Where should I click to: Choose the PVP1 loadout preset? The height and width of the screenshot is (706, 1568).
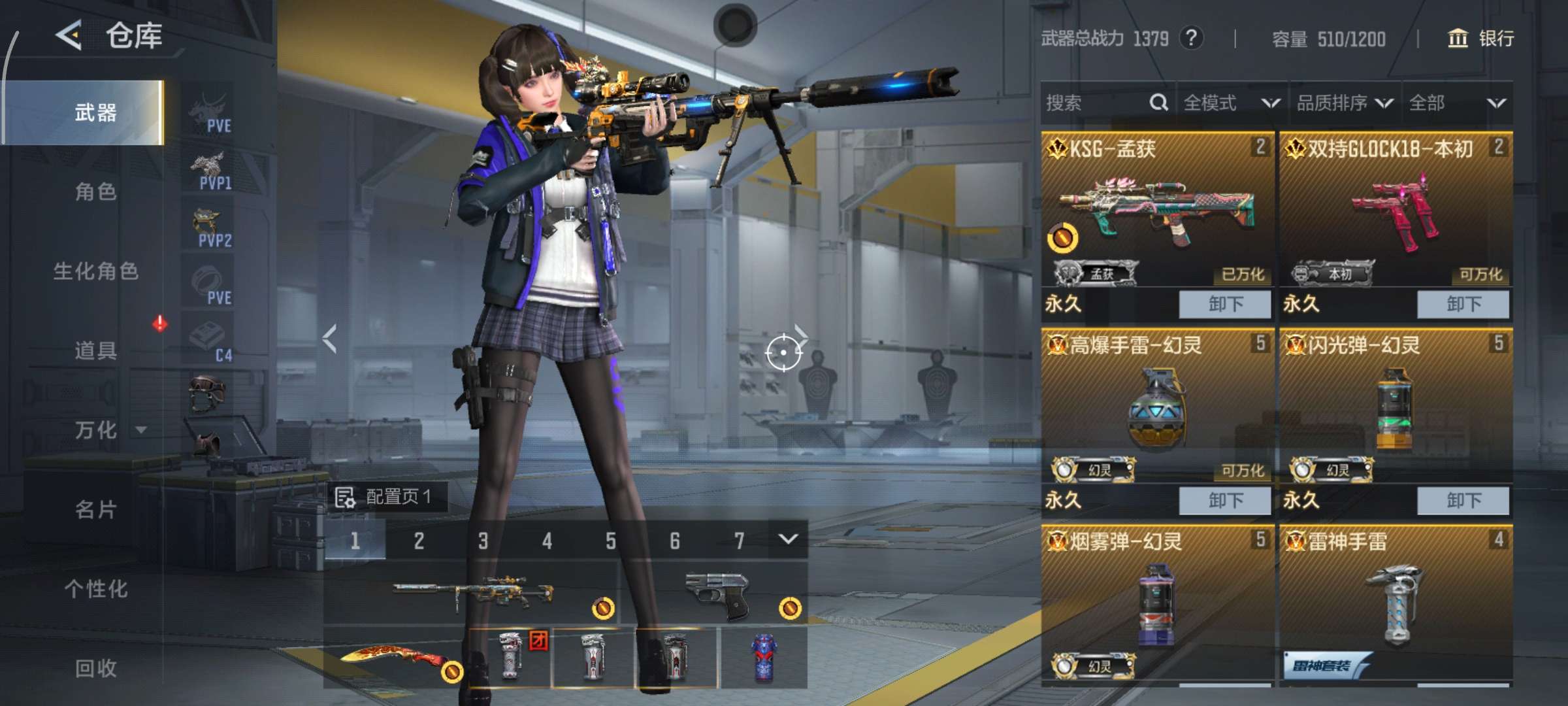209,170
